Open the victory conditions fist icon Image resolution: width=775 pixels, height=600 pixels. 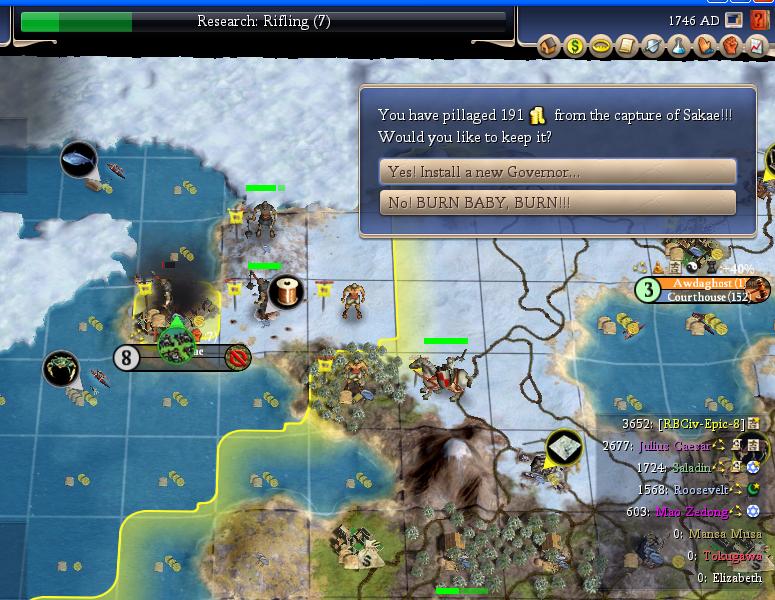[731, 45]
